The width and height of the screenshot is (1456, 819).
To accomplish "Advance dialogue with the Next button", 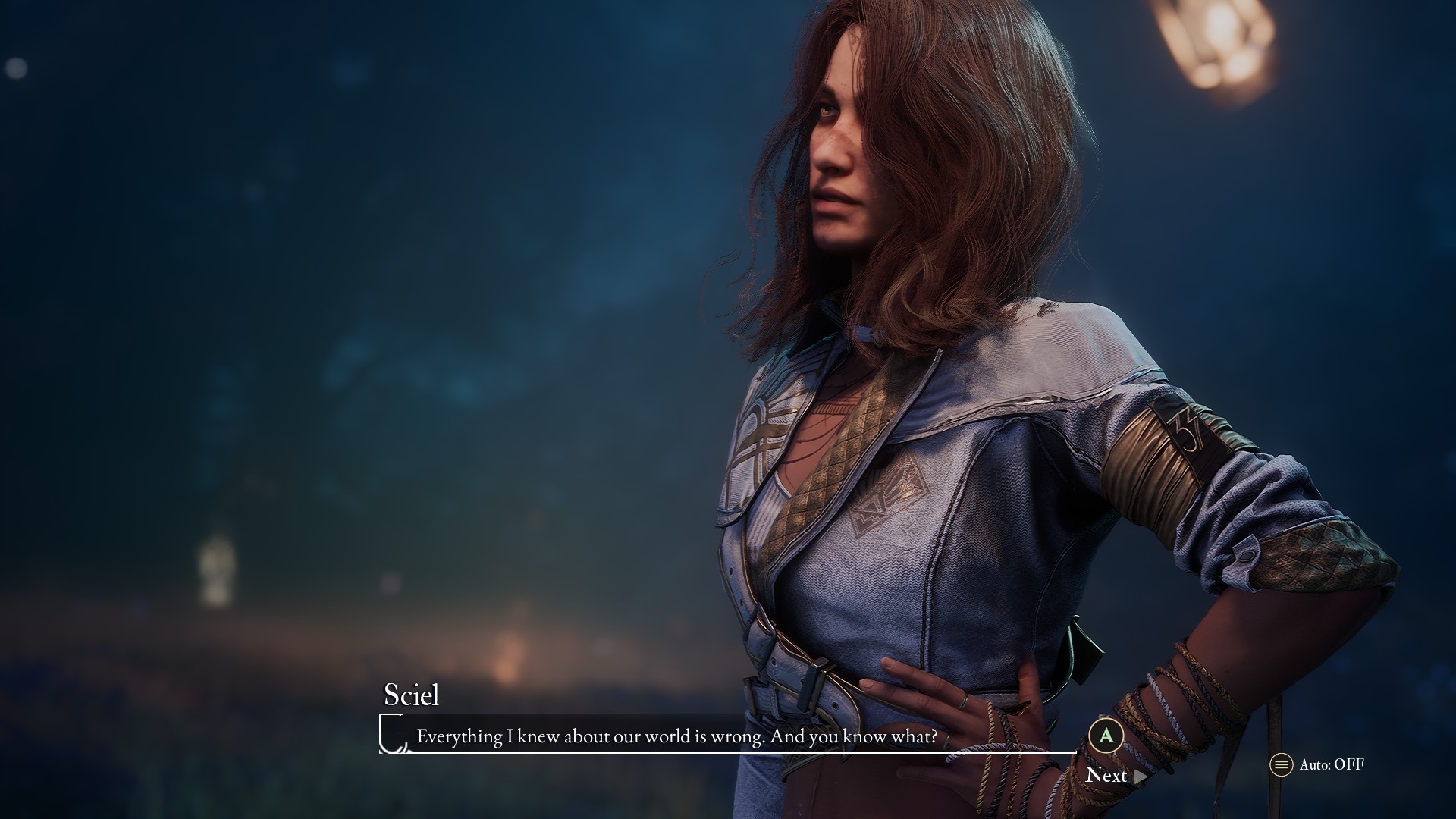I will (1114, 775).
